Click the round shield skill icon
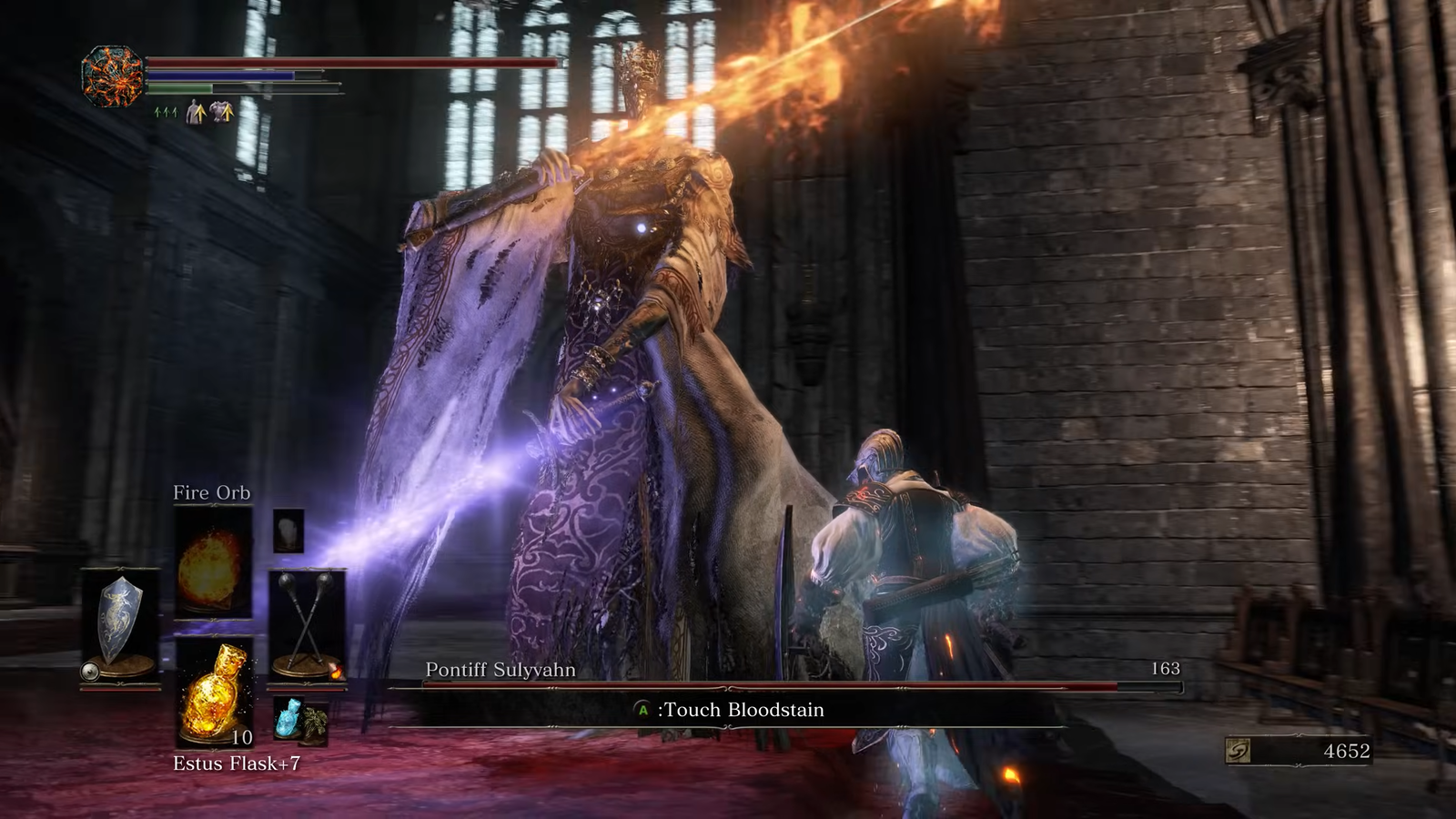The height and width of the screenshot is (819, 1456). (89, 672)
